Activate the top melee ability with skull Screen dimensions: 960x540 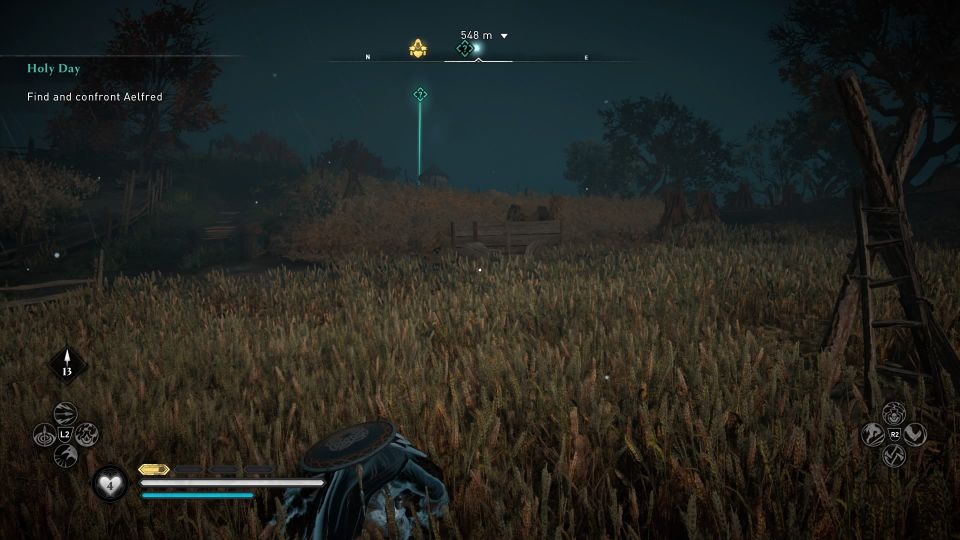pos(894,413)
